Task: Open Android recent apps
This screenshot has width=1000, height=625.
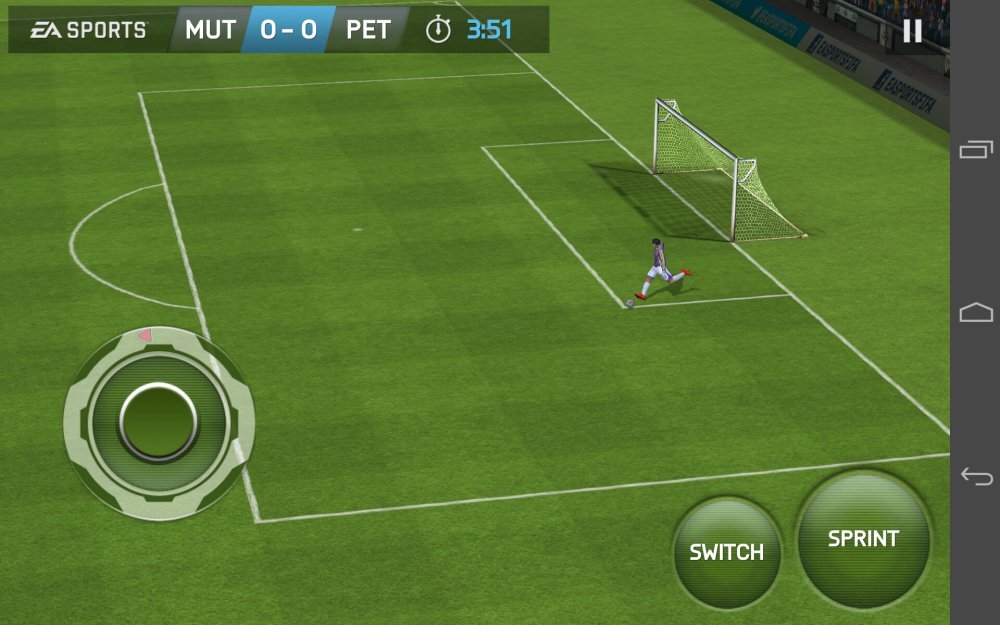Action: pyautogui.click(x=976, y=150)
